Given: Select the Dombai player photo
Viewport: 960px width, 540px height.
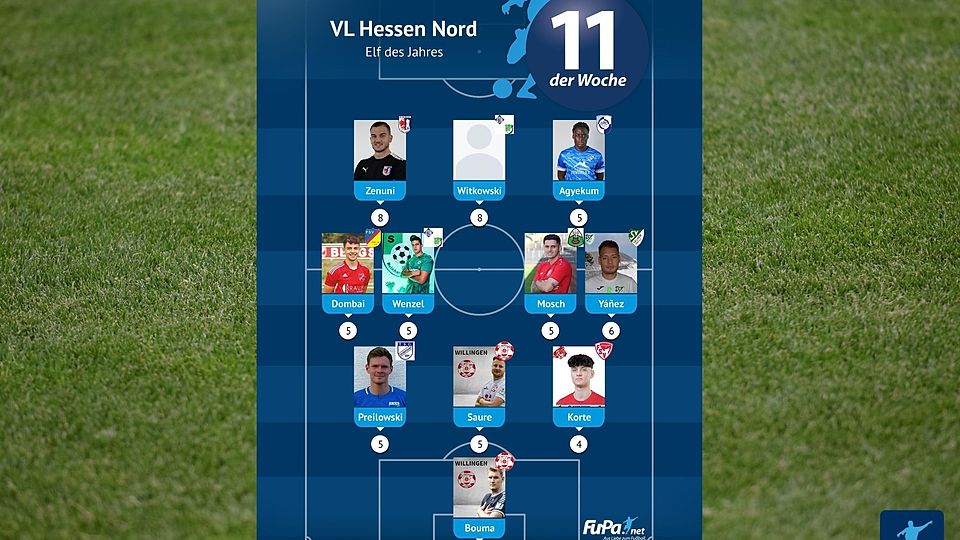Looking at the screenshot, I should coord(347,265).
